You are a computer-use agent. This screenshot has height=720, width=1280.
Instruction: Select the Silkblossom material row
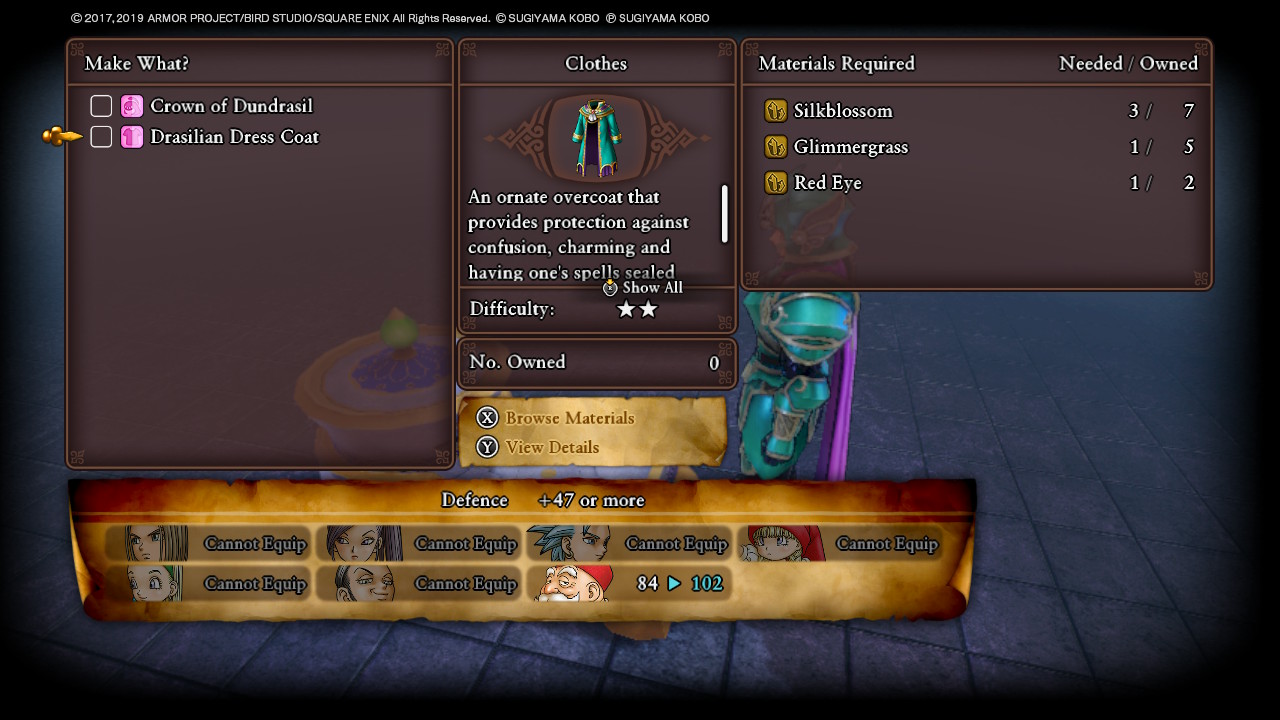pos(976,111)
